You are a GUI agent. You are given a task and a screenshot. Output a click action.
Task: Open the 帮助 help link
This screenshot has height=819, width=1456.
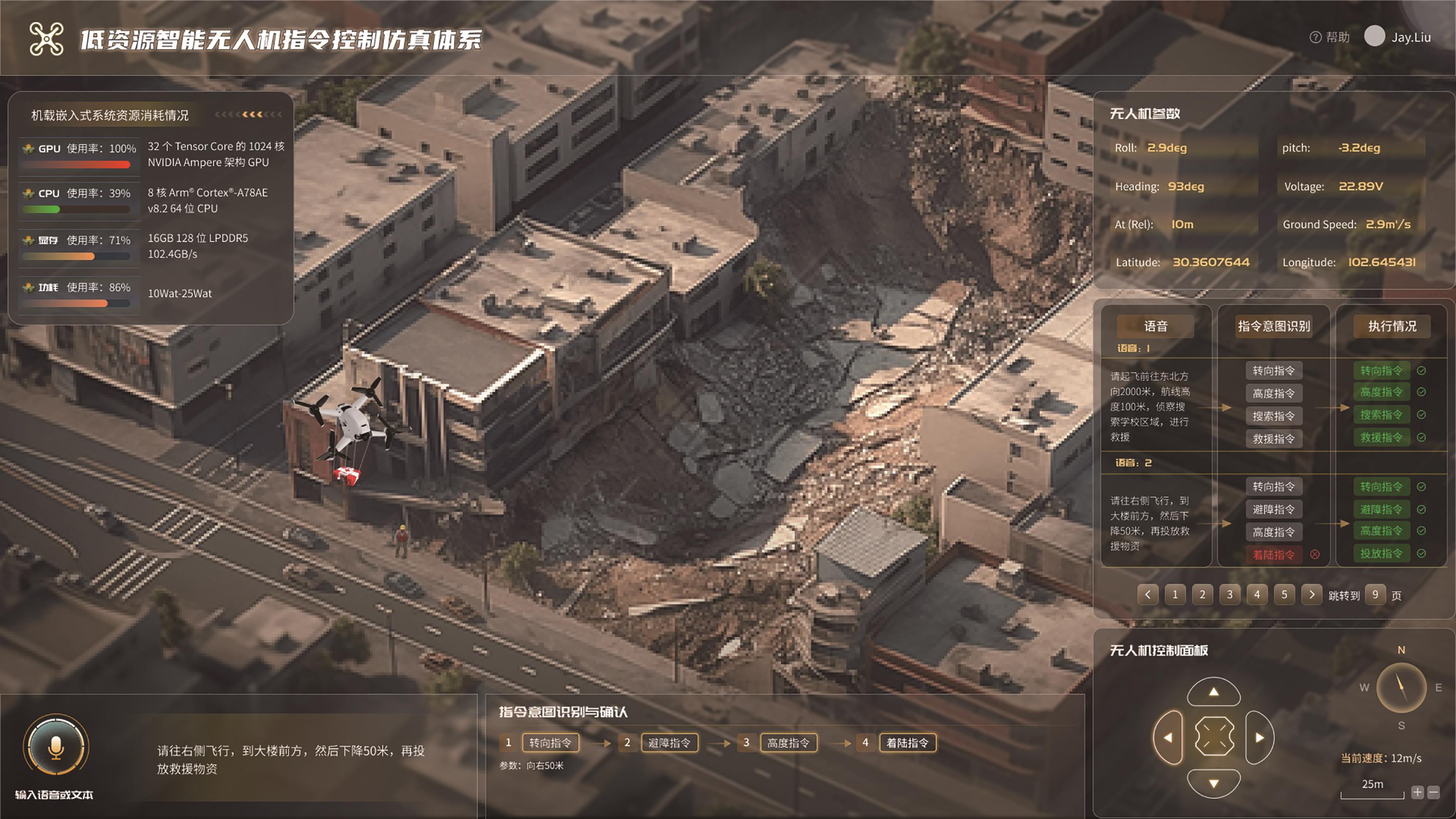[x=1330, y=37]
